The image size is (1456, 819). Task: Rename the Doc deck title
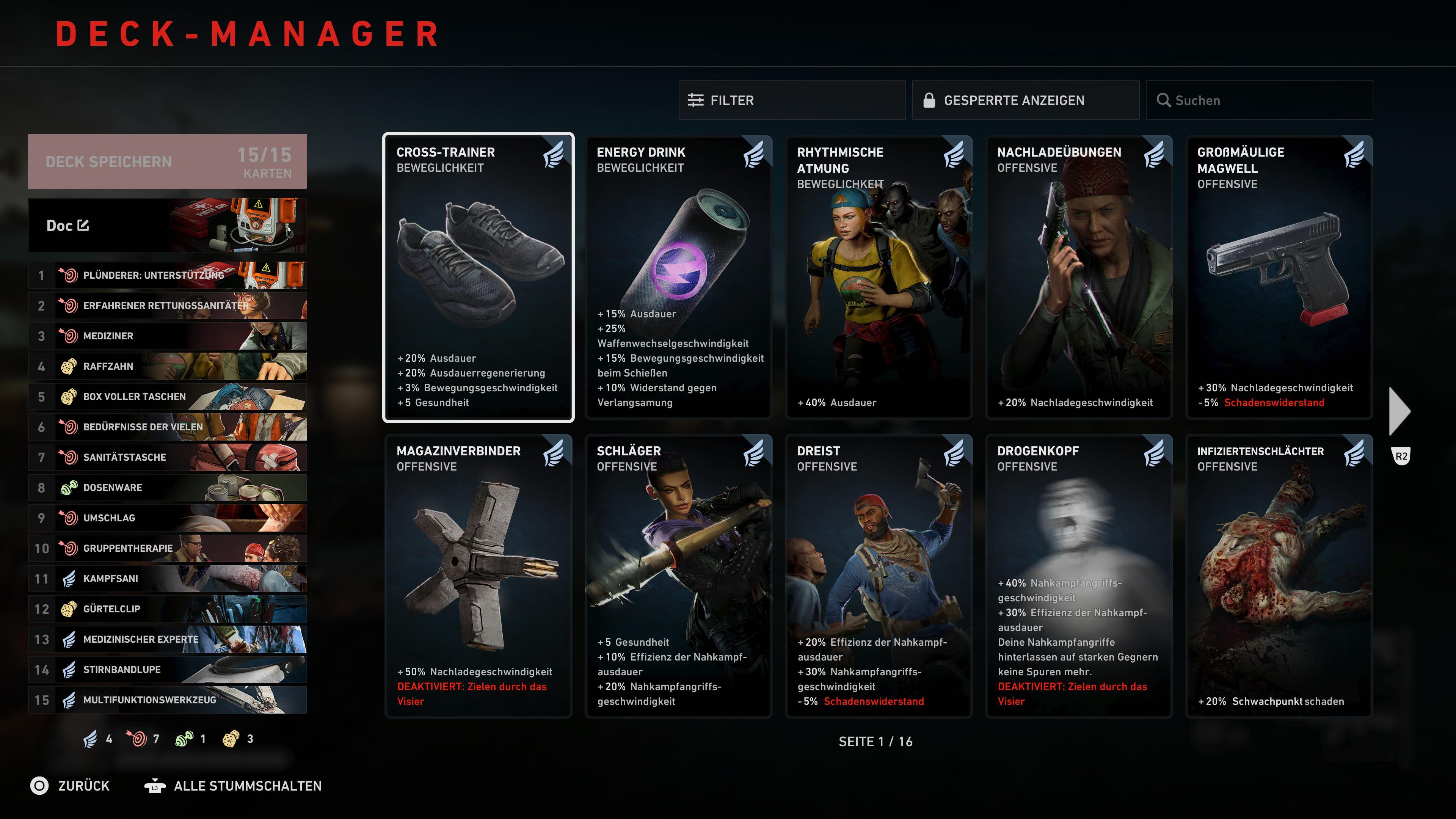(x=84, y=226)
